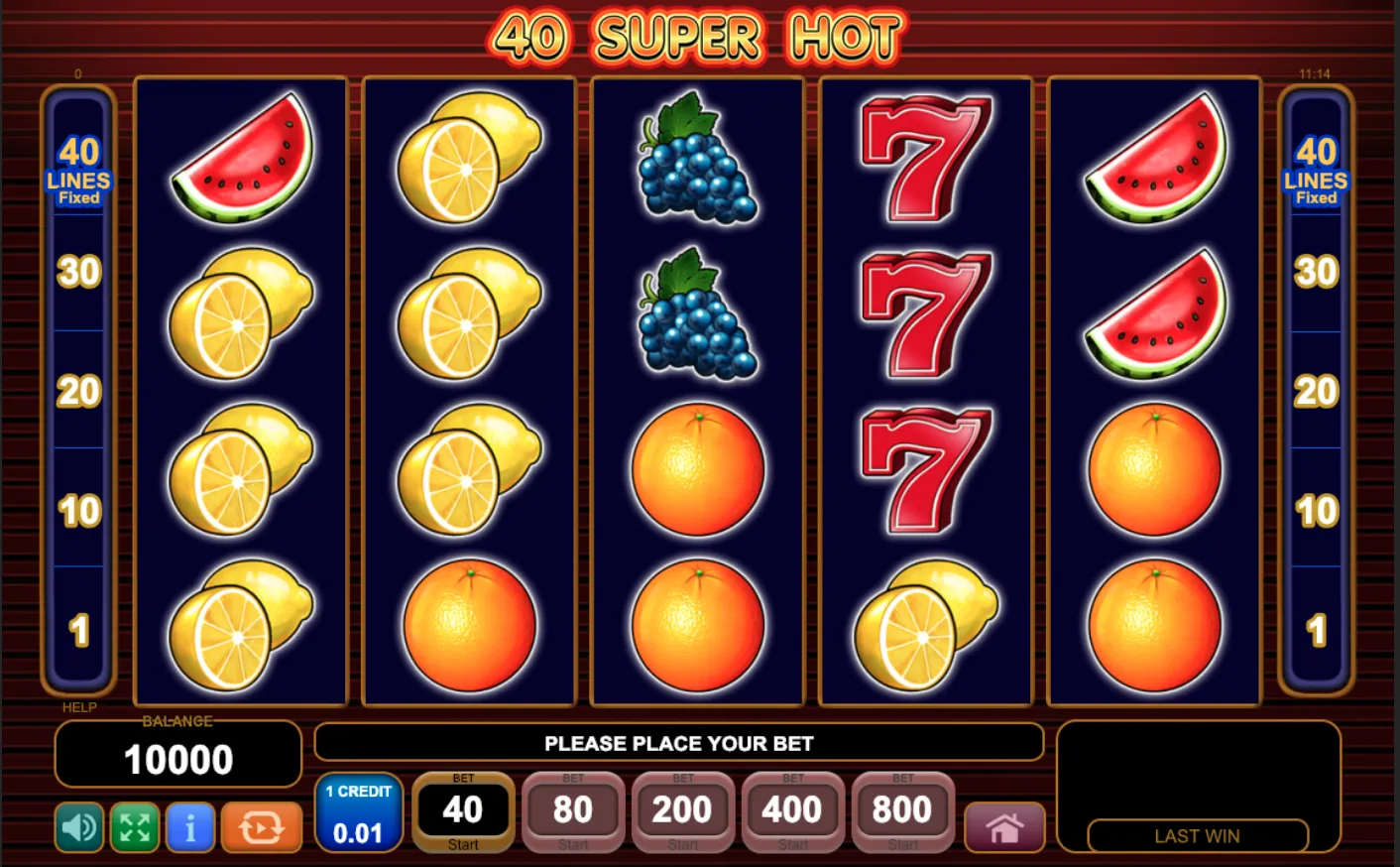
Task: Select the BET 200 option
Action: tap(681, 810)
